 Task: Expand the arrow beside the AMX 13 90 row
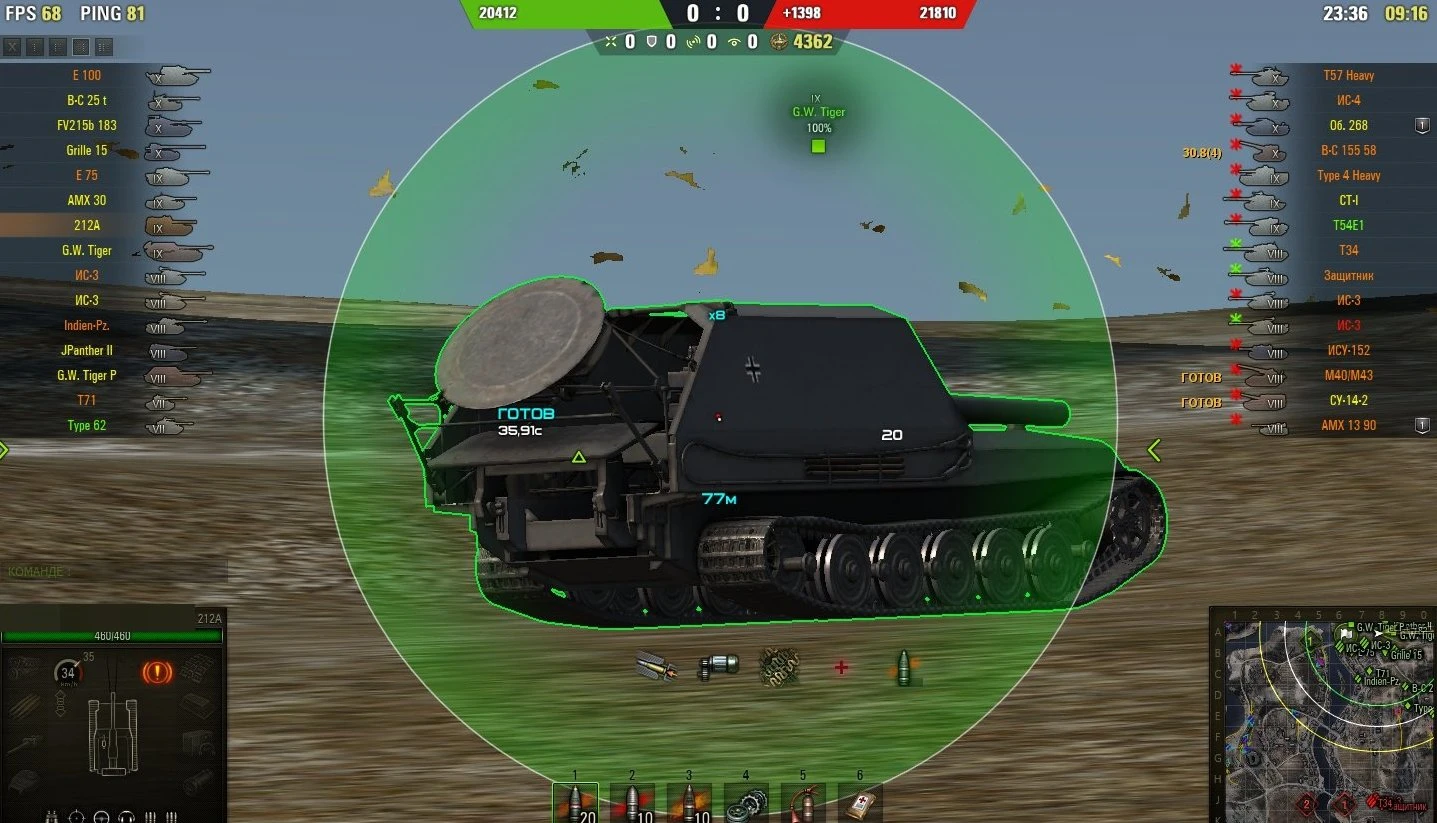(1420, 425)
